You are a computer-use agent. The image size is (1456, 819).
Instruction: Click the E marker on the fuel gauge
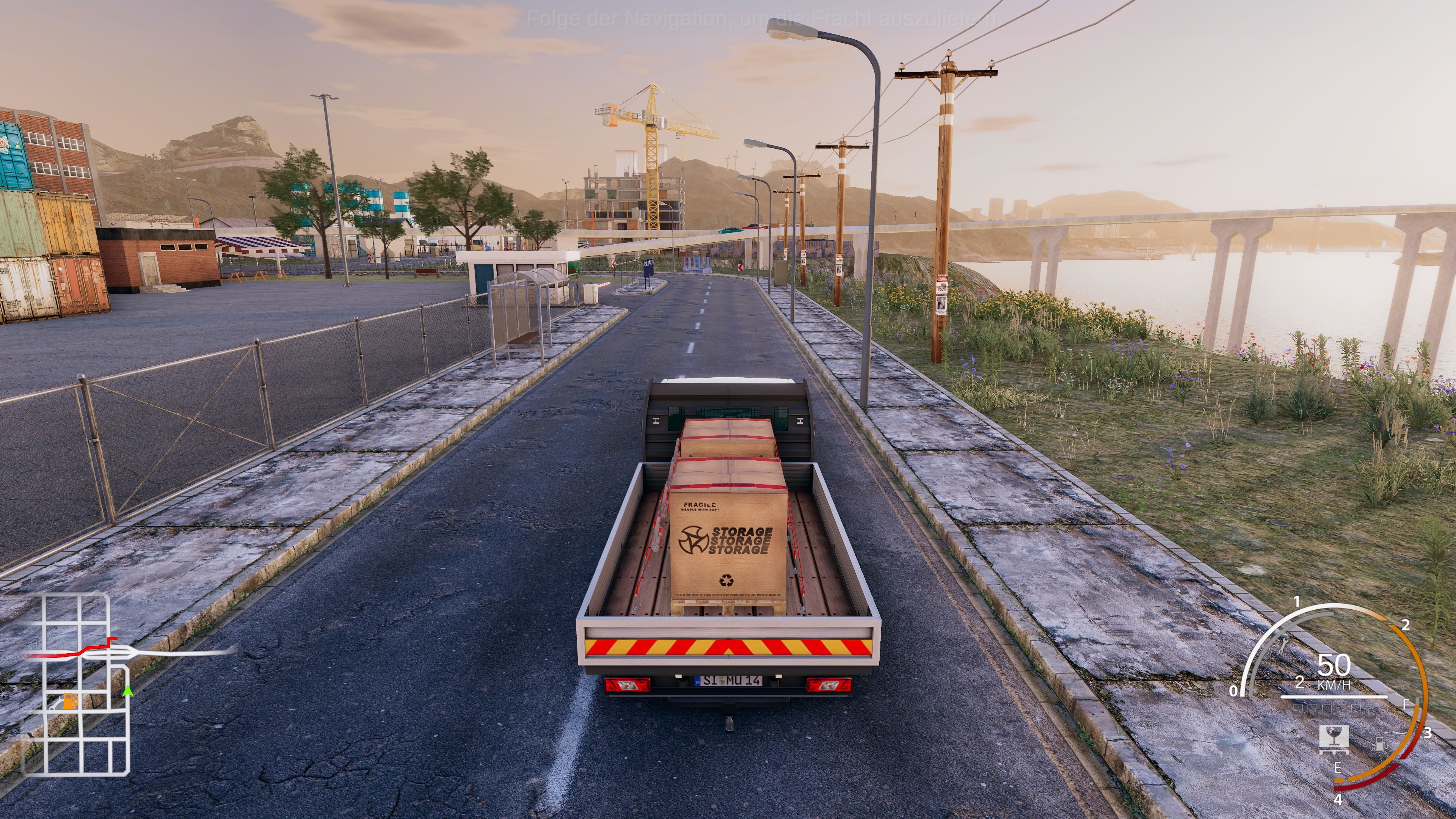[1338, 767]
